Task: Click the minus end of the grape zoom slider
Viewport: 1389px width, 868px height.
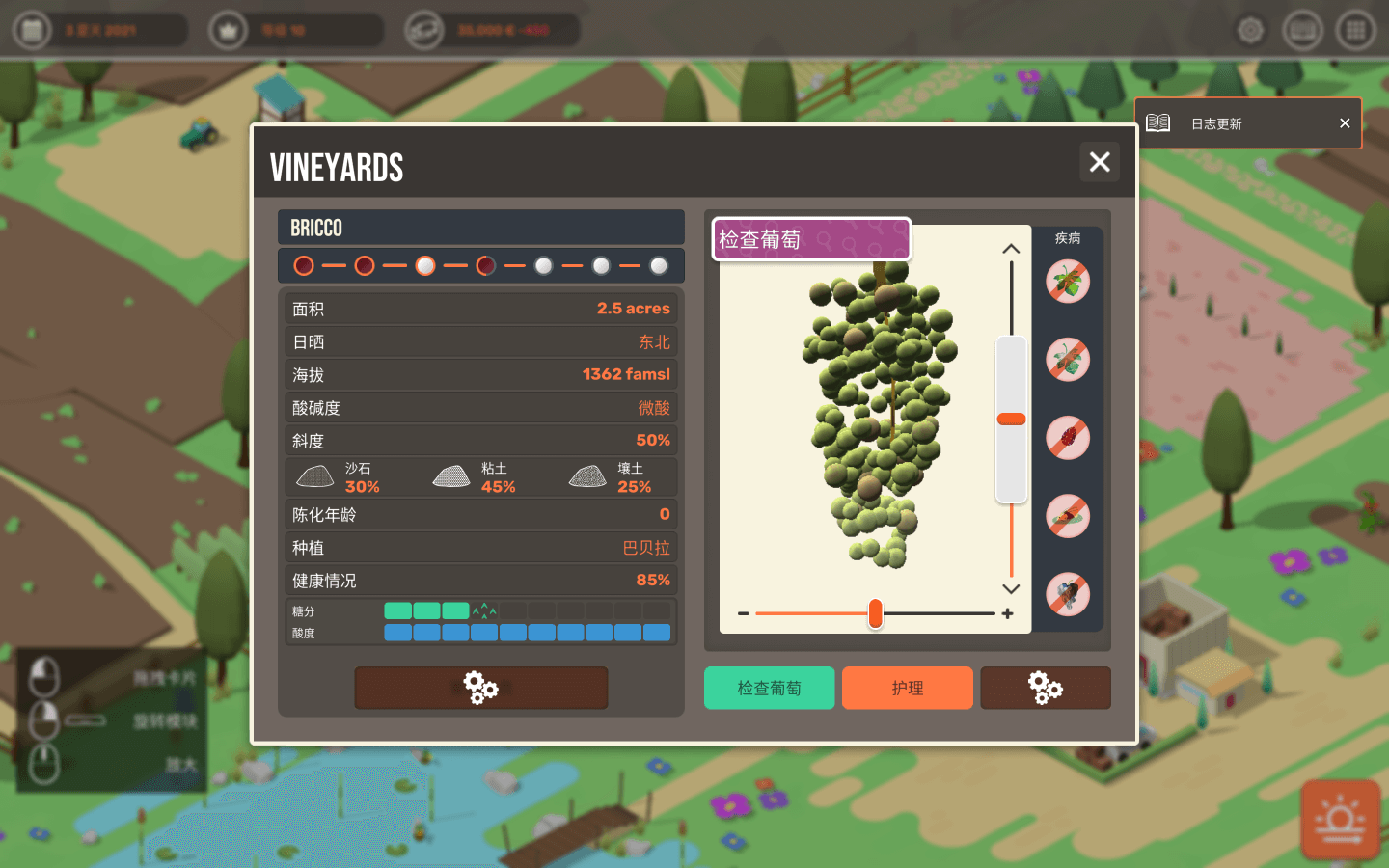Action: 743,613
